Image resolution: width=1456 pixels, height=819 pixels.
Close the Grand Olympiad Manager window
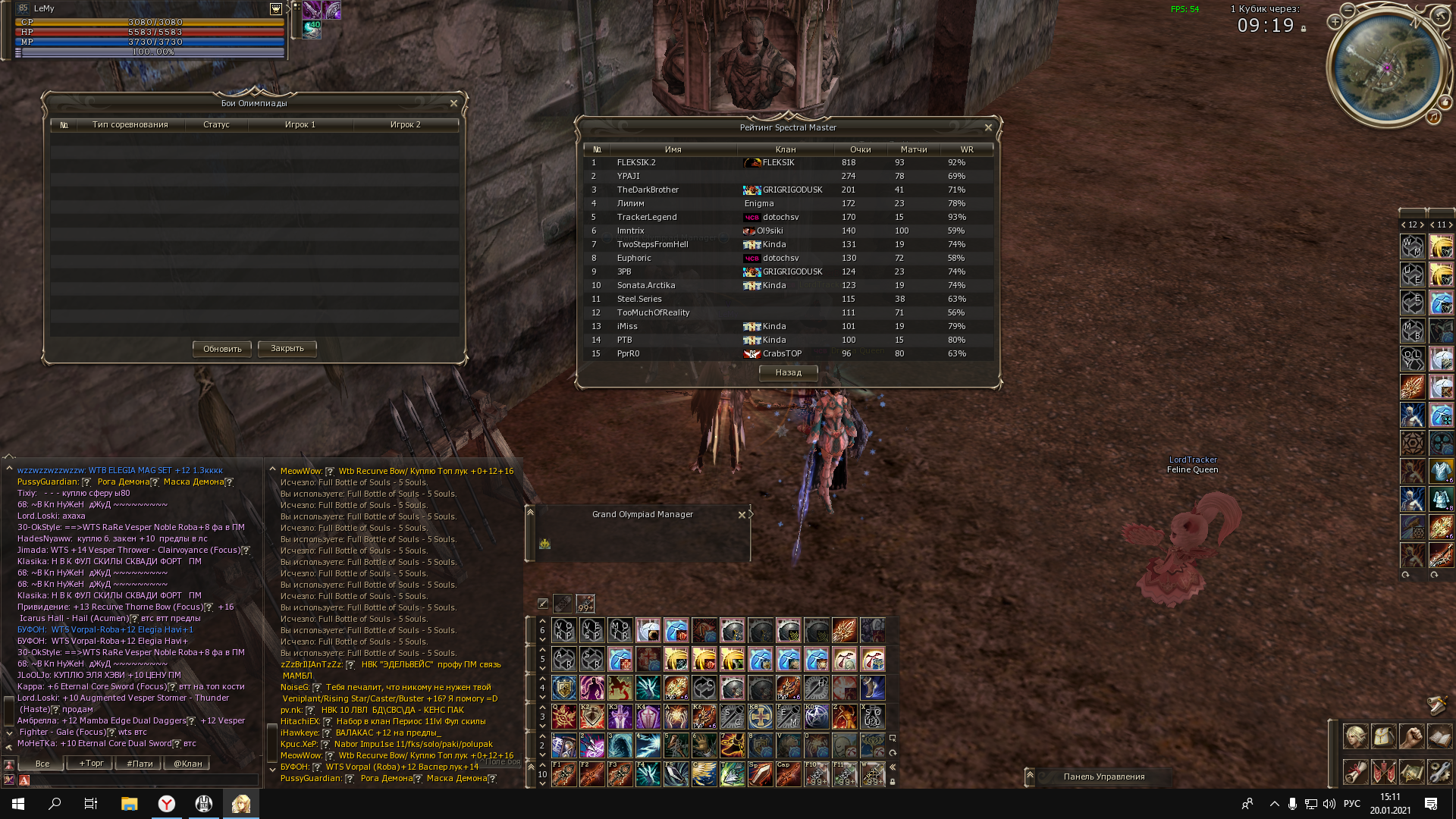tap(742, 515)
